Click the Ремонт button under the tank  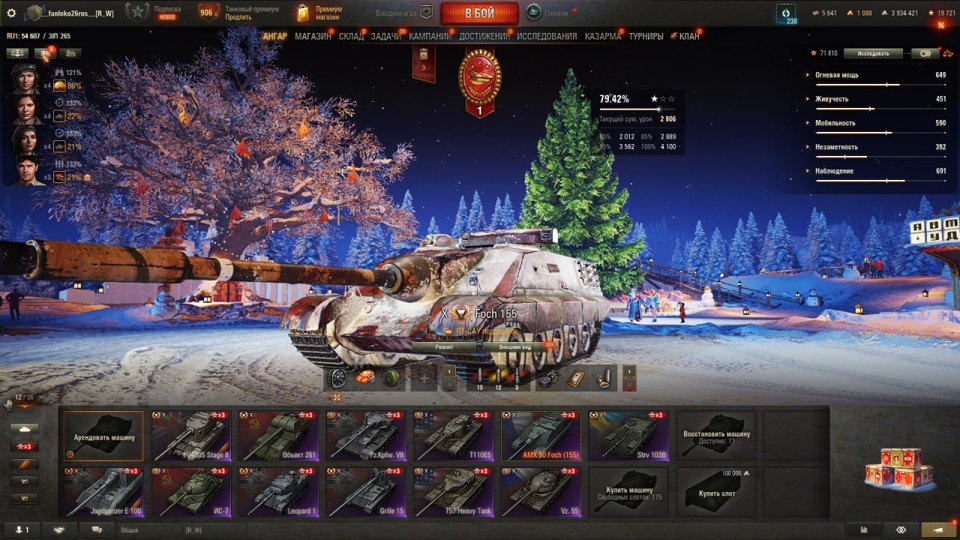click(x=446, y=346)
